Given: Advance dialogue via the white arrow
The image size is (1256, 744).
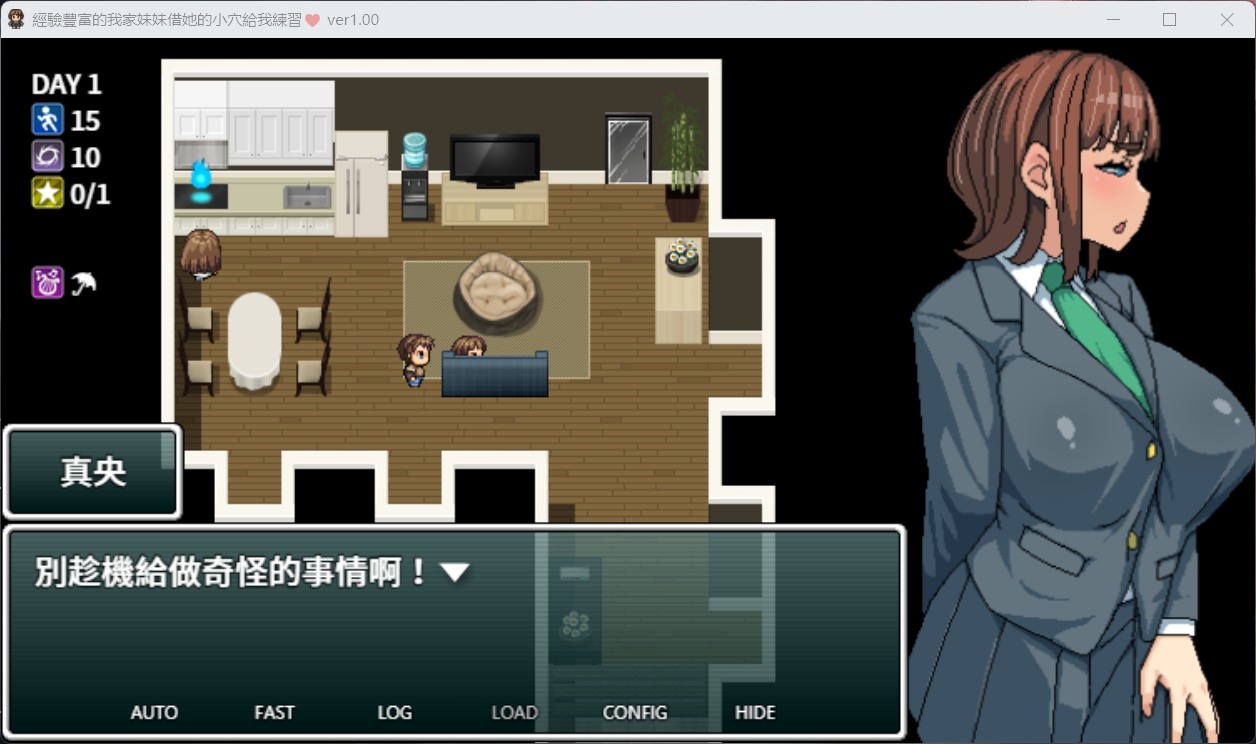Looking at the screenshot, I should 455,573.
